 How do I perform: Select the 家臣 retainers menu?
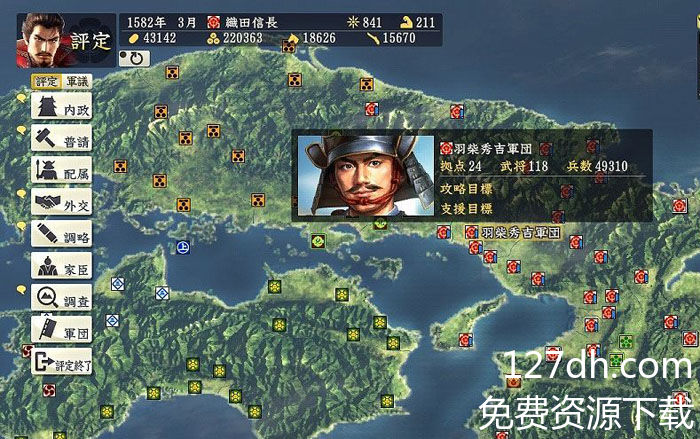point(62,267)
